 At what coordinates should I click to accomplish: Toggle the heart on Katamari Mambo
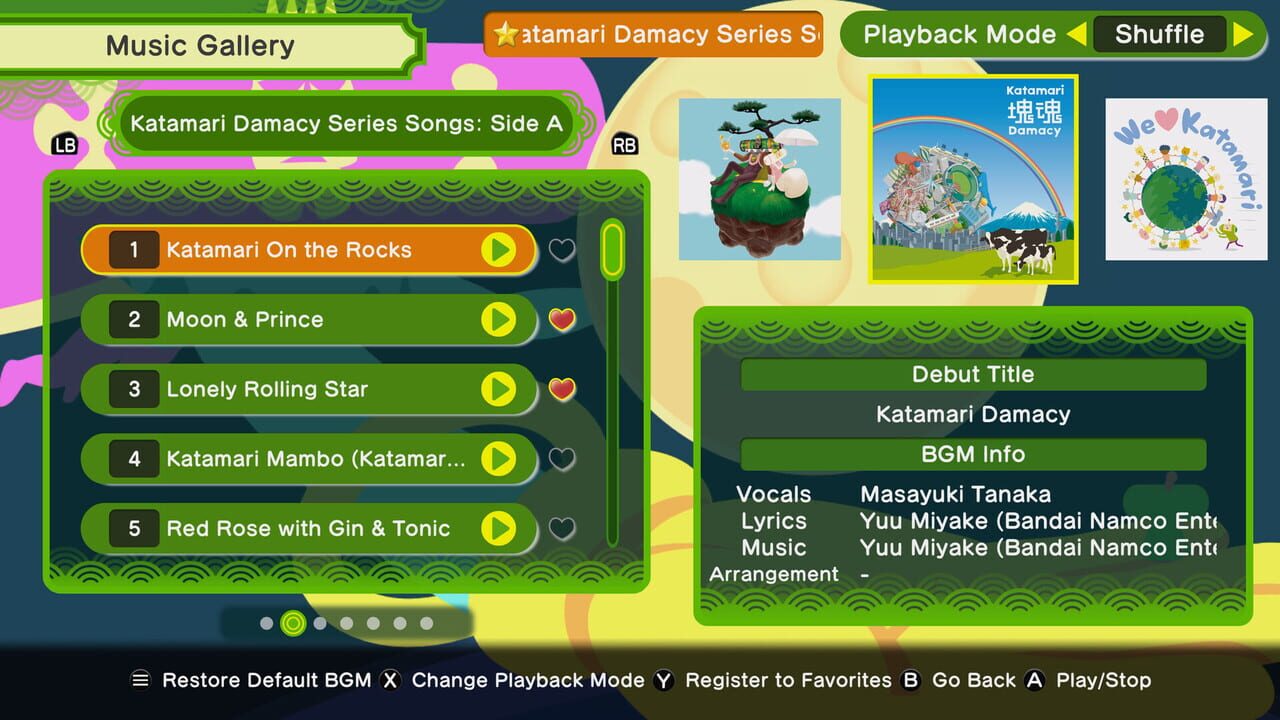point(561,459)
